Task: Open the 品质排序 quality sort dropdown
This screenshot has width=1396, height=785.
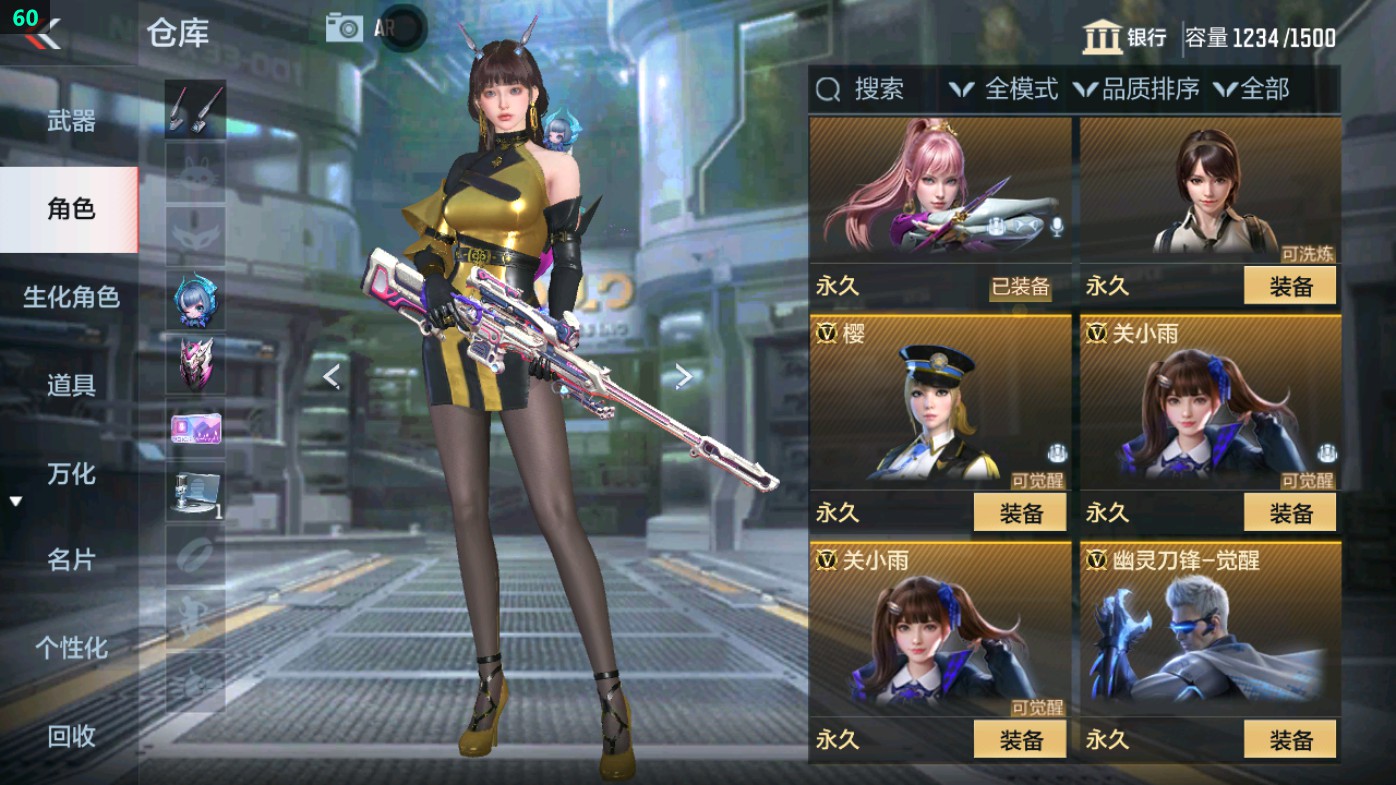Action: [1130, 91]
